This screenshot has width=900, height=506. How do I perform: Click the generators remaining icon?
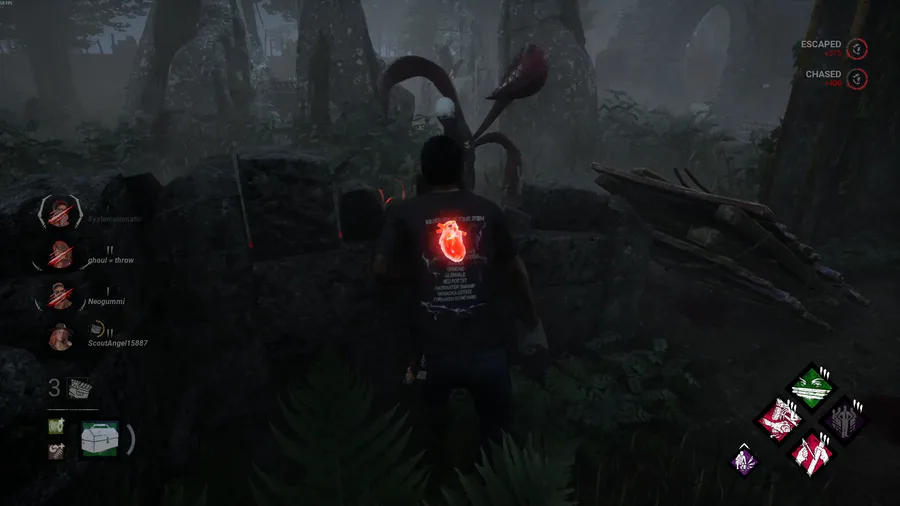(81, 388)
